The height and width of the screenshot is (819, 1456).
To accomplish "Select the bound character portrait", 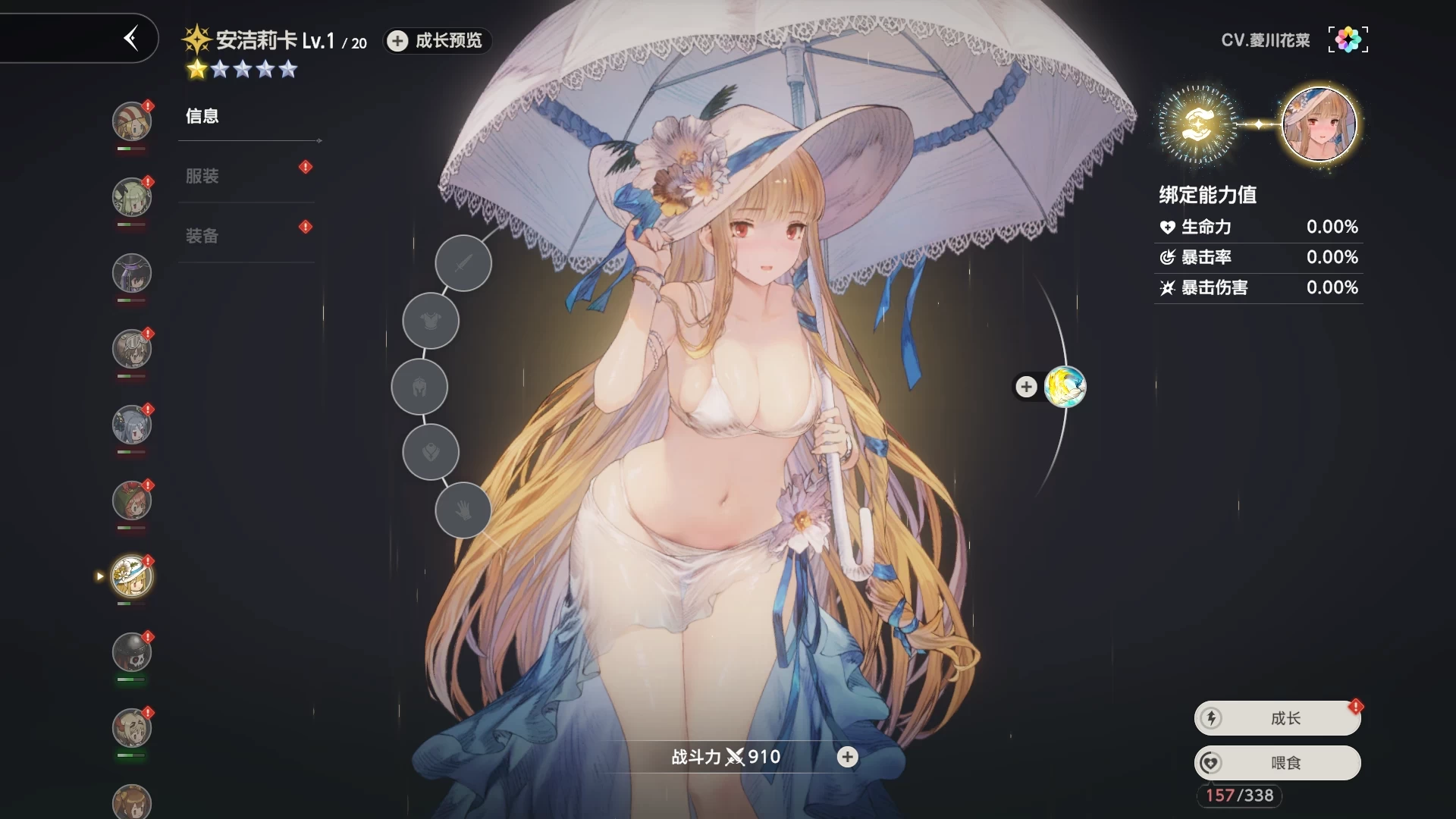I will tap(1319, 124).
